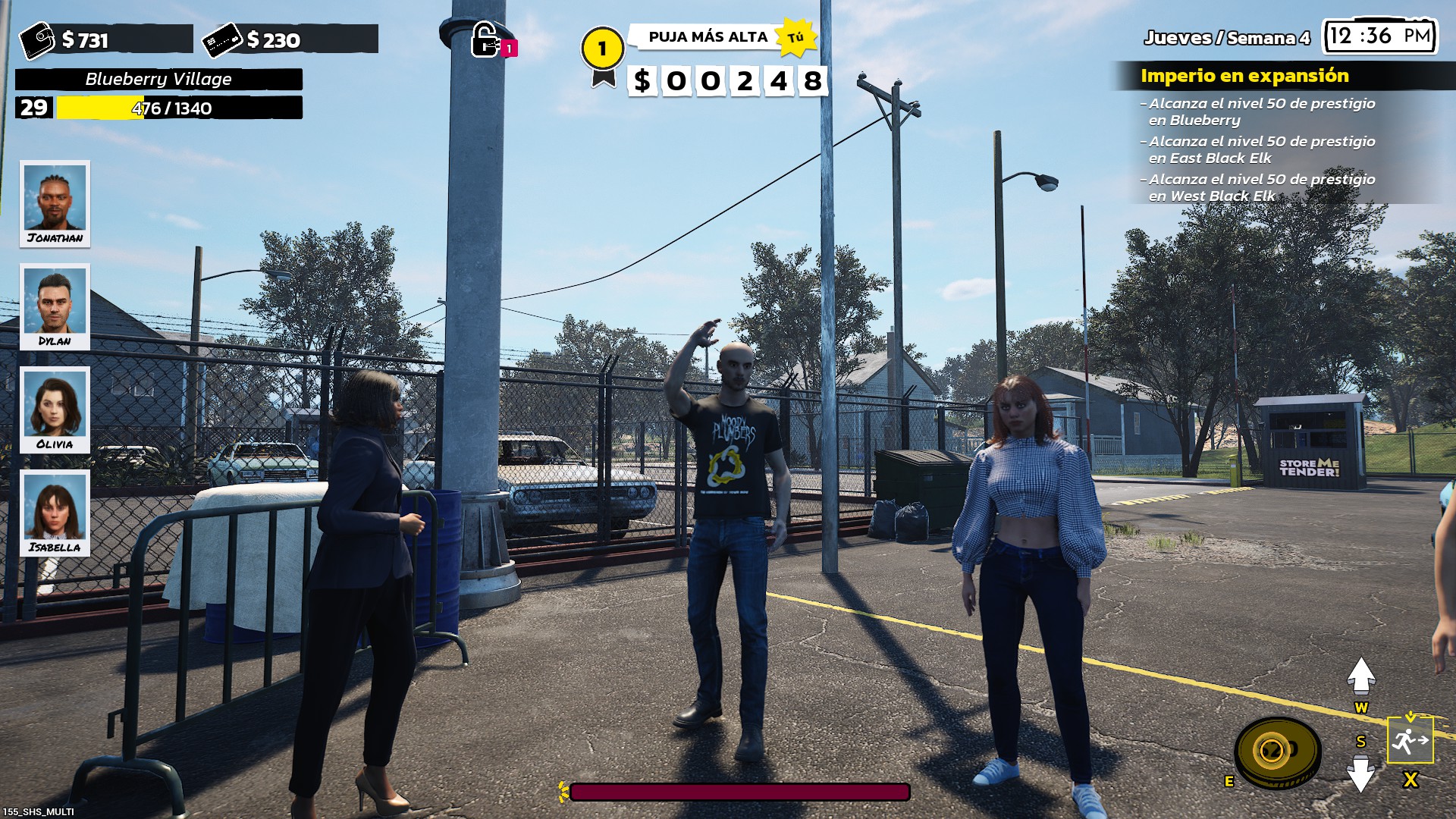Image resolution: width=1456 pixels, height=819 pixels.
Task: Select Isabella's bidder portrait
Action: [55, 512]
